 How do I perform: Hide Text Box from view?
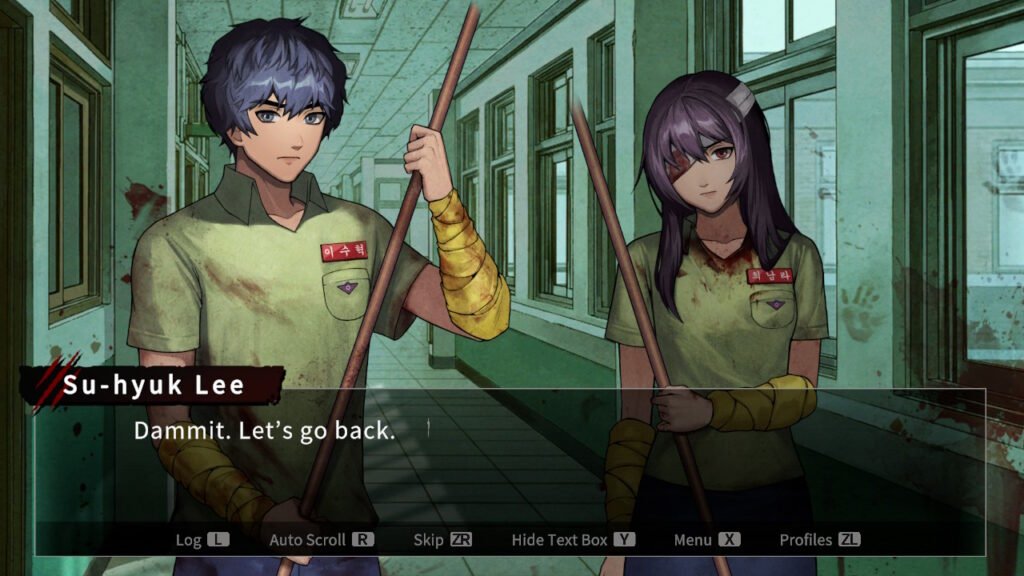click(573, 540)
